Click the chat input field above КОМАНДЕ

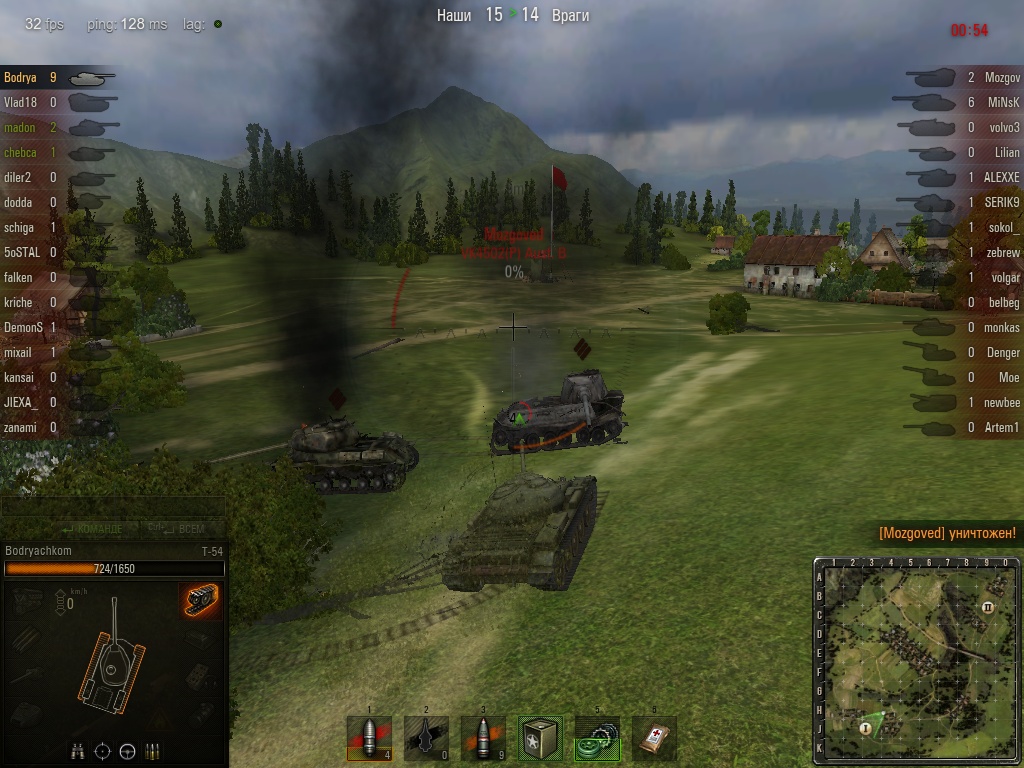coord(112,507)
